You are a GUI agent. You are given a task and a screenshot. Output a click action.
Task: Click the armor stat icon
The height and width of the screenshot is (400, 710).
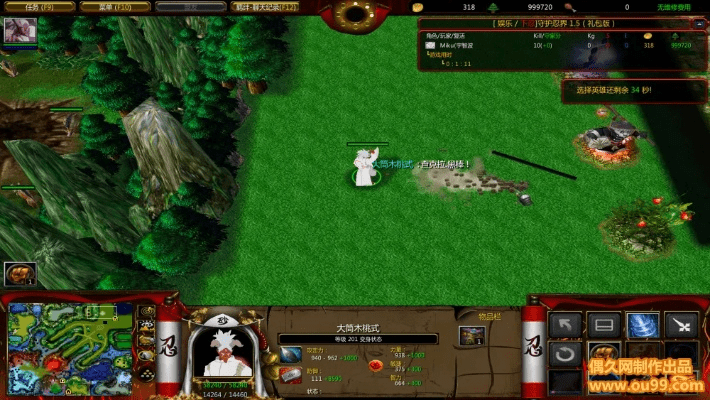[x=290, y=374]
